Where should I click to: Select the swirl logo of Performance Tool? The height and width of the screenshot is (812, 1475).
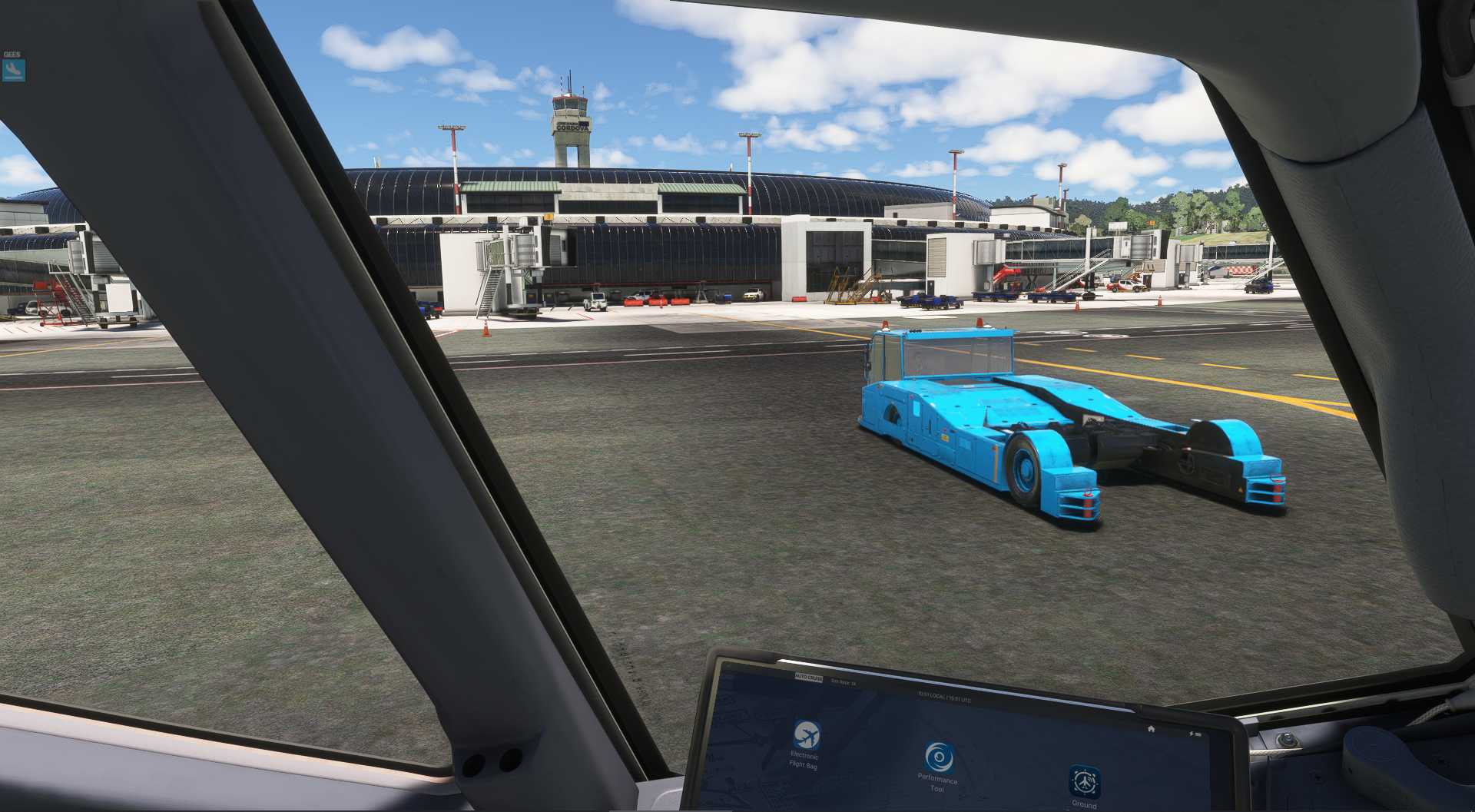[x=939, y=758]
